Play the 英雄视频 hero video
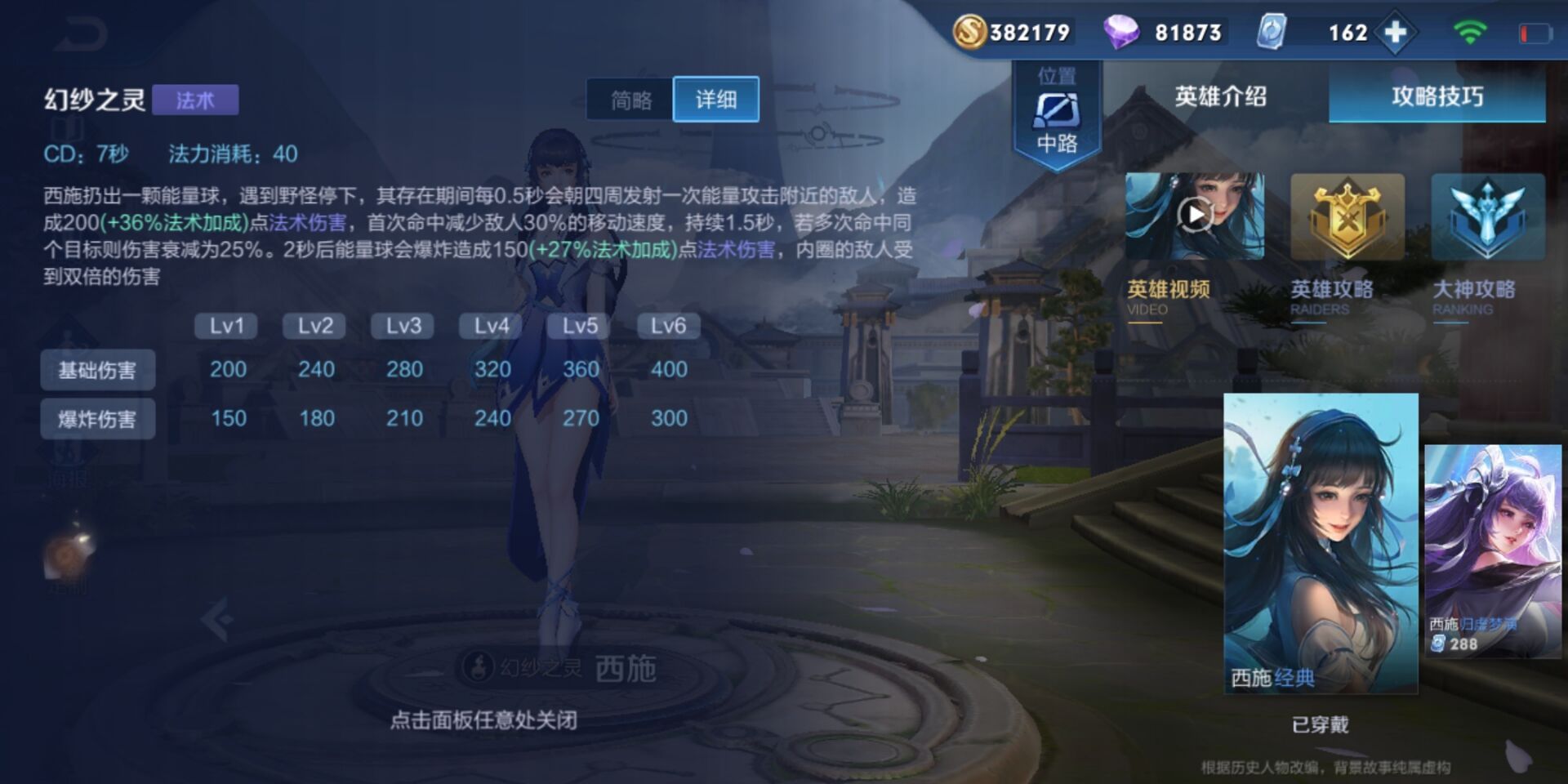 point(1195,215)
